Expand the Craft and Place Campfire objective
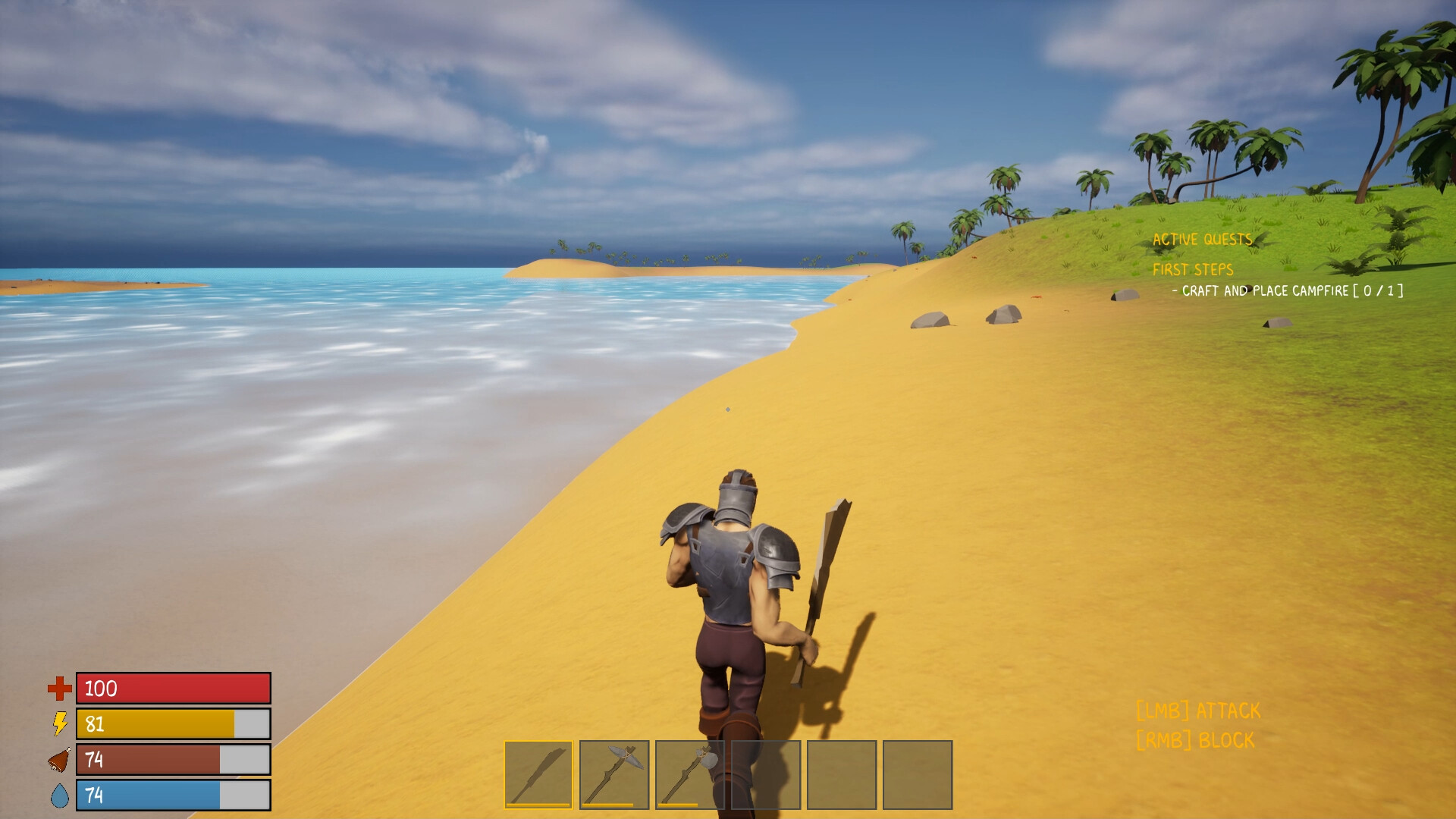The image size is (1456, 819). (1286, 290)
